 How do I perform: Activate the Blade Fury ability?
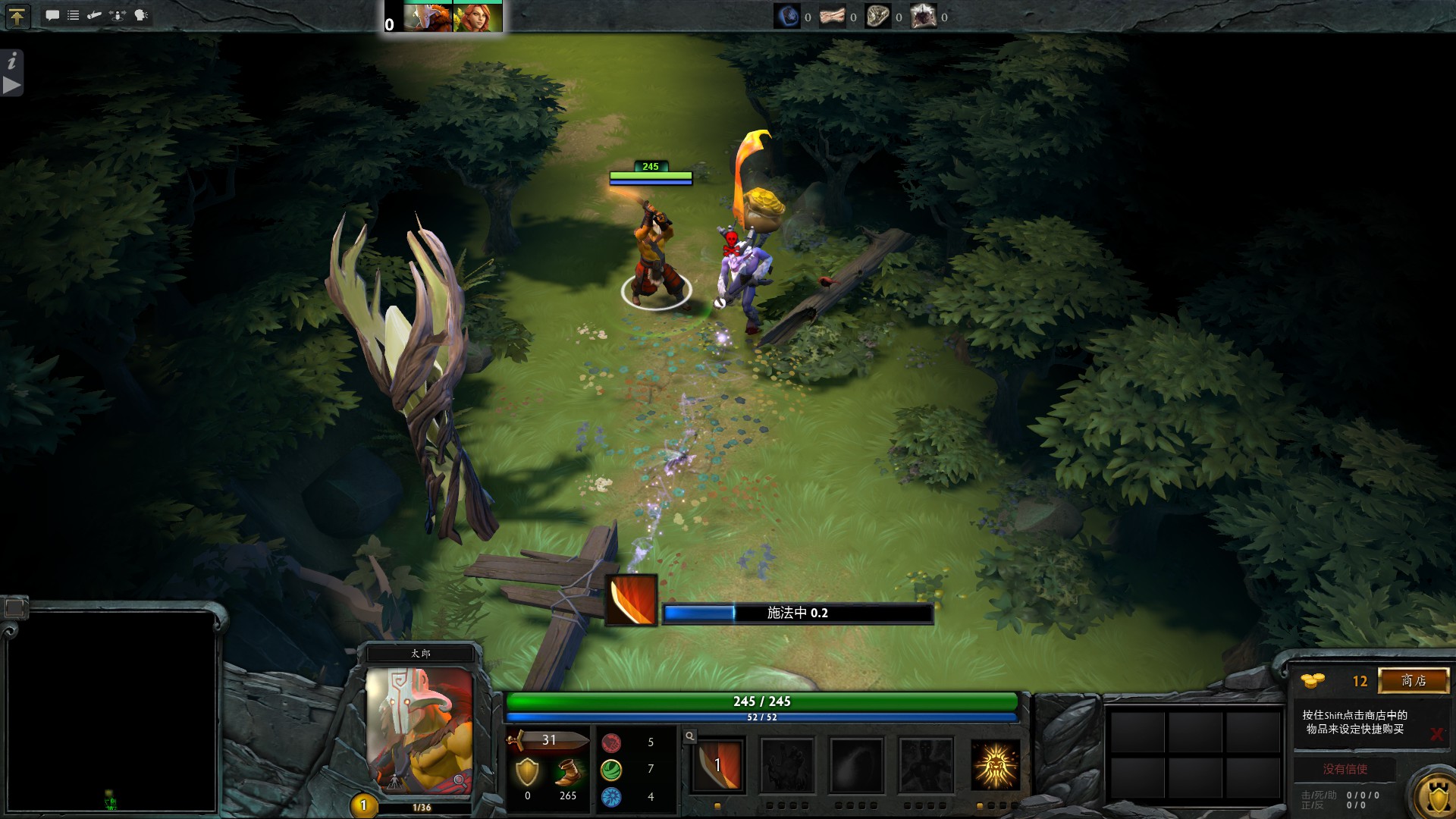718,765
